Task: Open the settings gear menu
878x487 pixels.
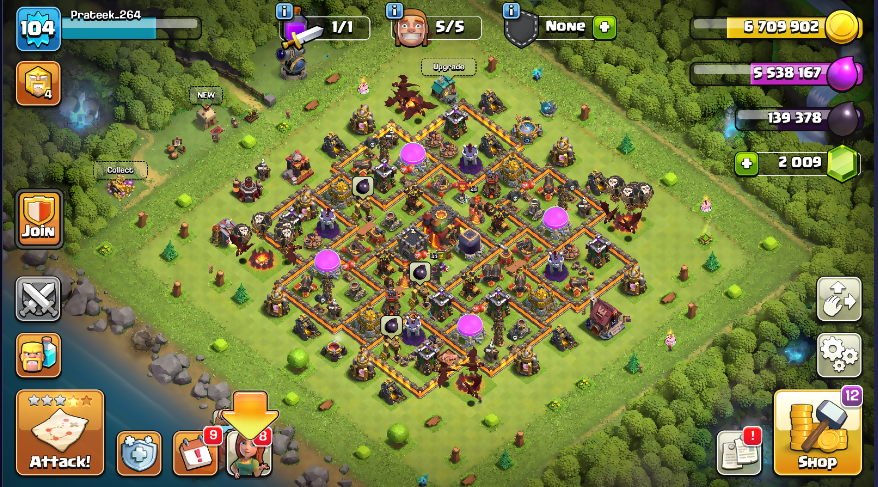Action: point(839,354)
